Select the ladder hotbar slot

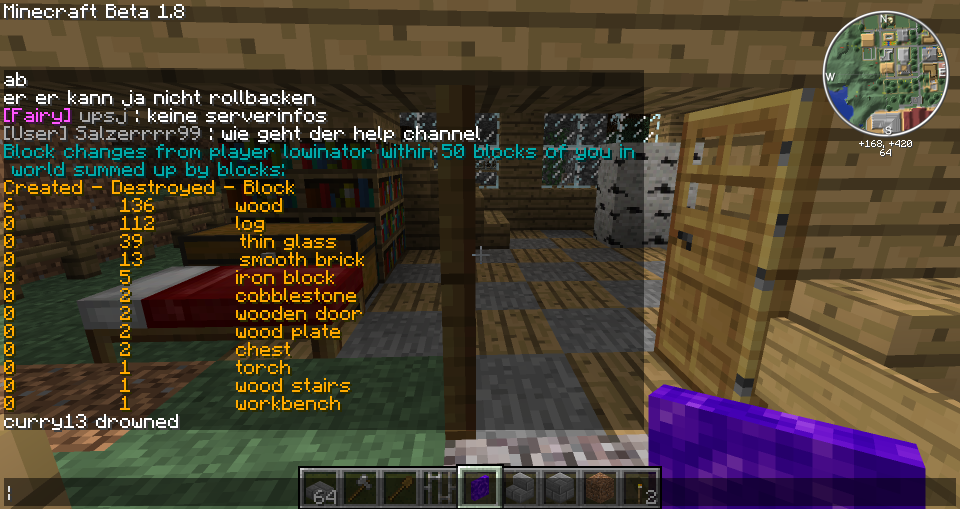439,487
